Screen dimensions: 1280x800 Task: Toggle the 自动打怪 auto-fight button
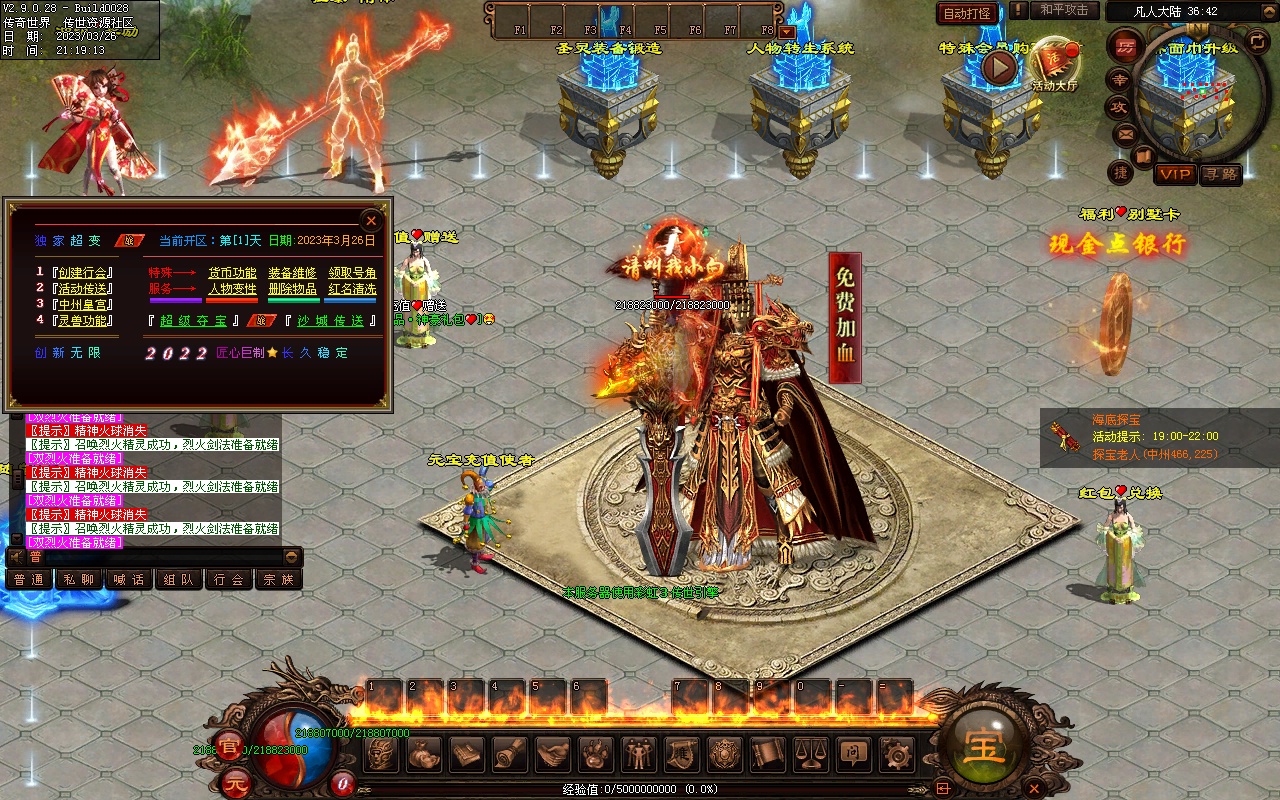967,13
